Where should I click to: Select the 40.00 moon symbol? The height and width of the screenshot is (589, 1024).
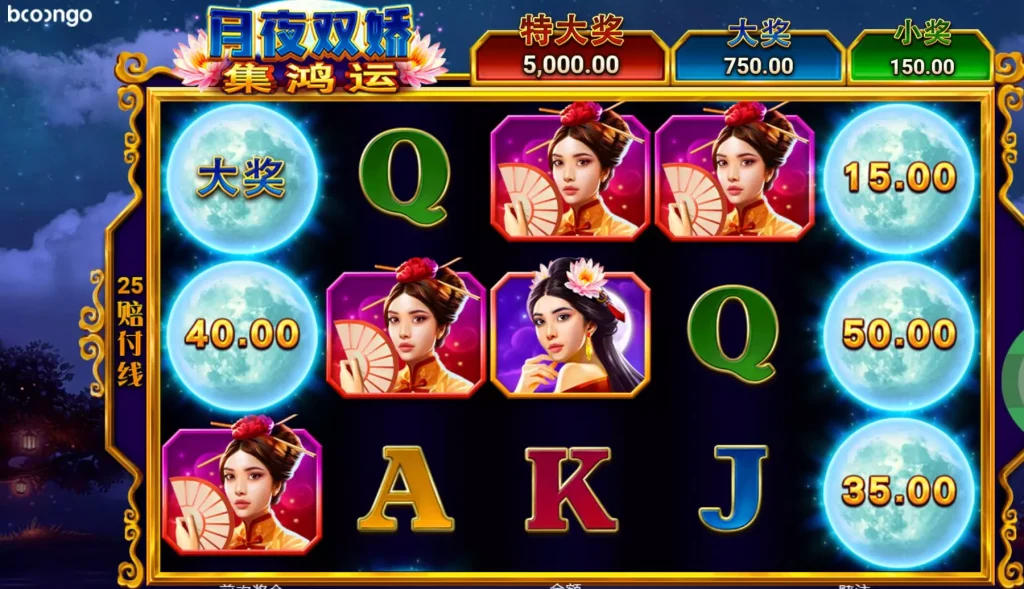click(241, 334)
